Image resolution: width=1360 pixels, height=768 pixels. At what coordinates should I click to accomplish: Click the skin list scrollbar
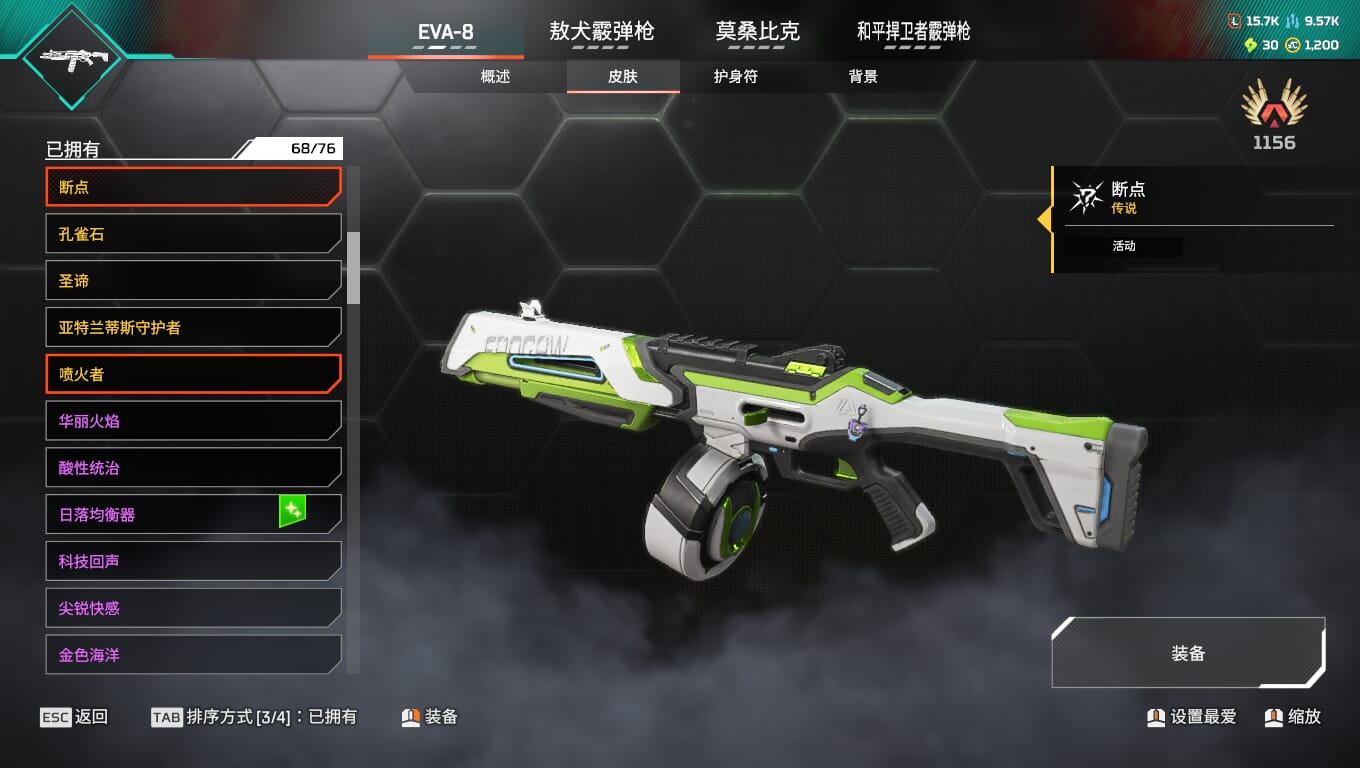(x=353, y=268)
